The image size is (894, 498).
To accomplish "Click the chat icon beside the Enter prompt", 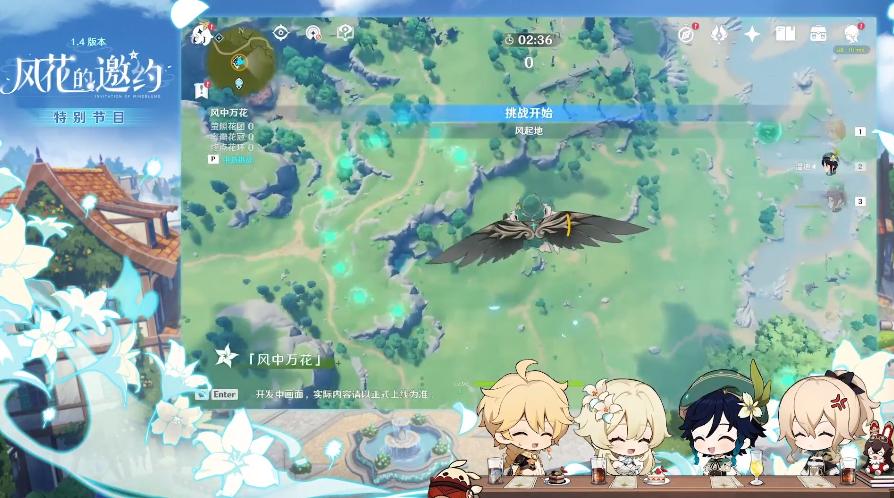I will [201, 394].
